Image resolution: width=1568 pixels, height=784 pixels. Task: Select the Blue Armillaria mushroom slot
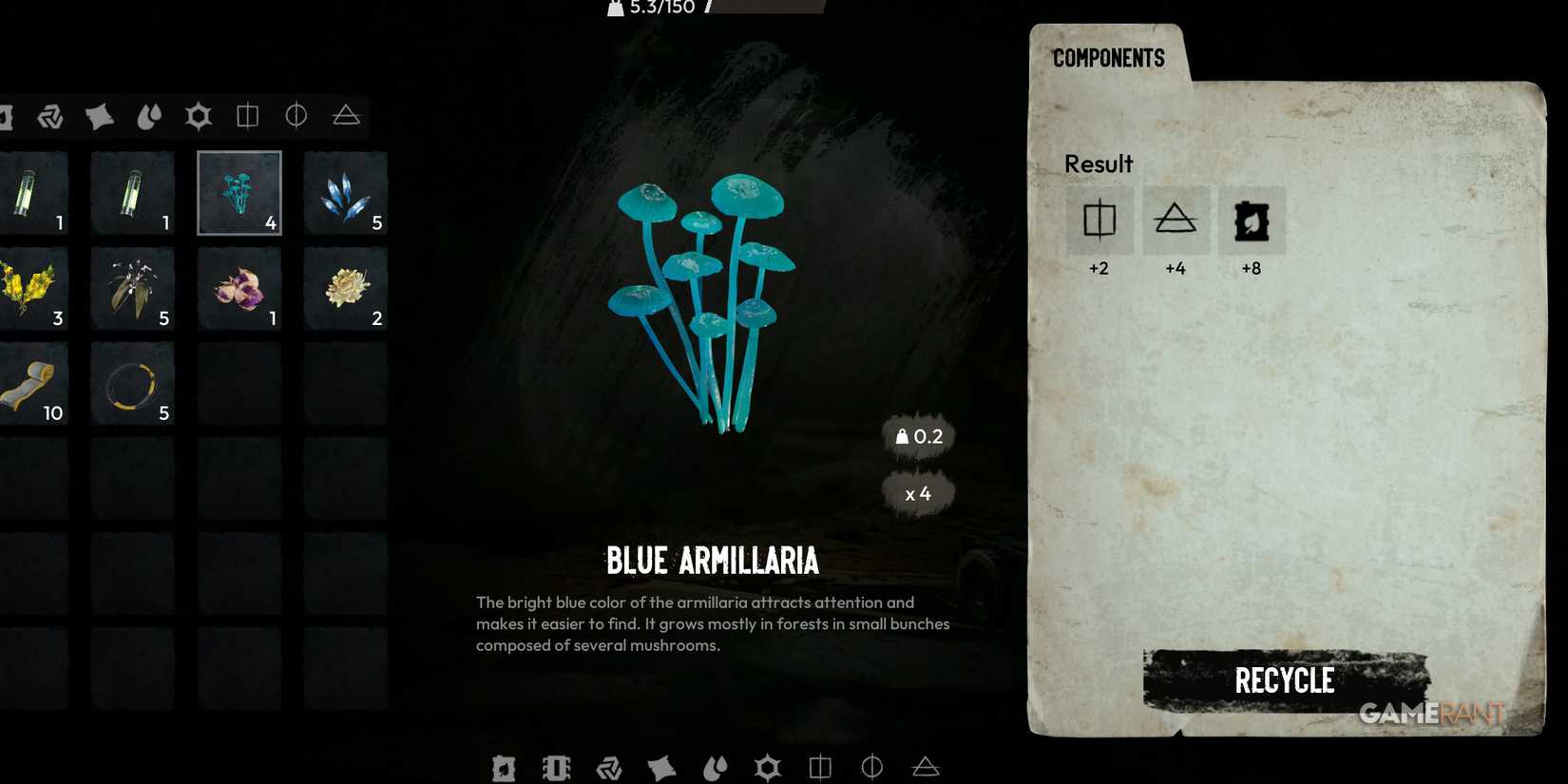click(239, 193)
